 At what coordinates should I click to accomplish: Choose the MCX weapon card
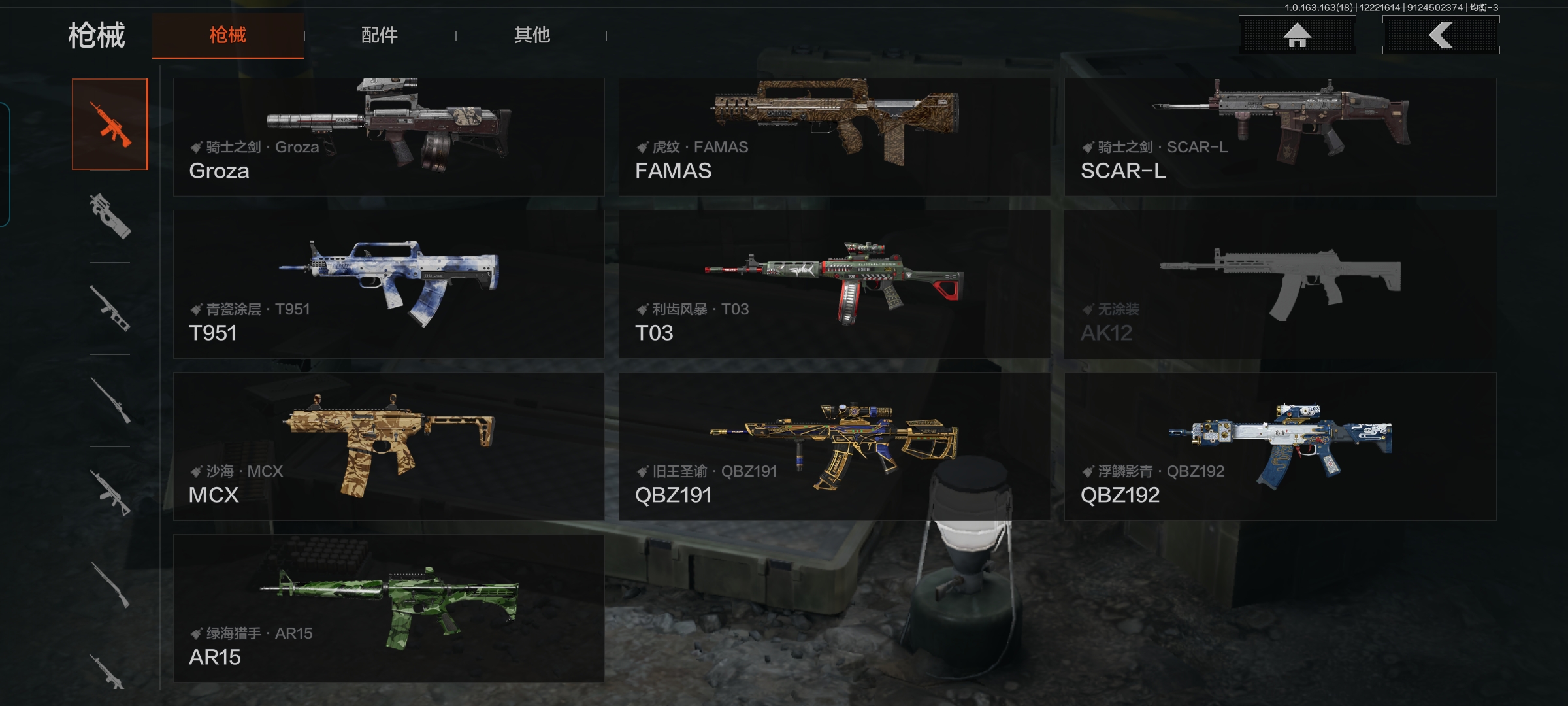point(389,446)
